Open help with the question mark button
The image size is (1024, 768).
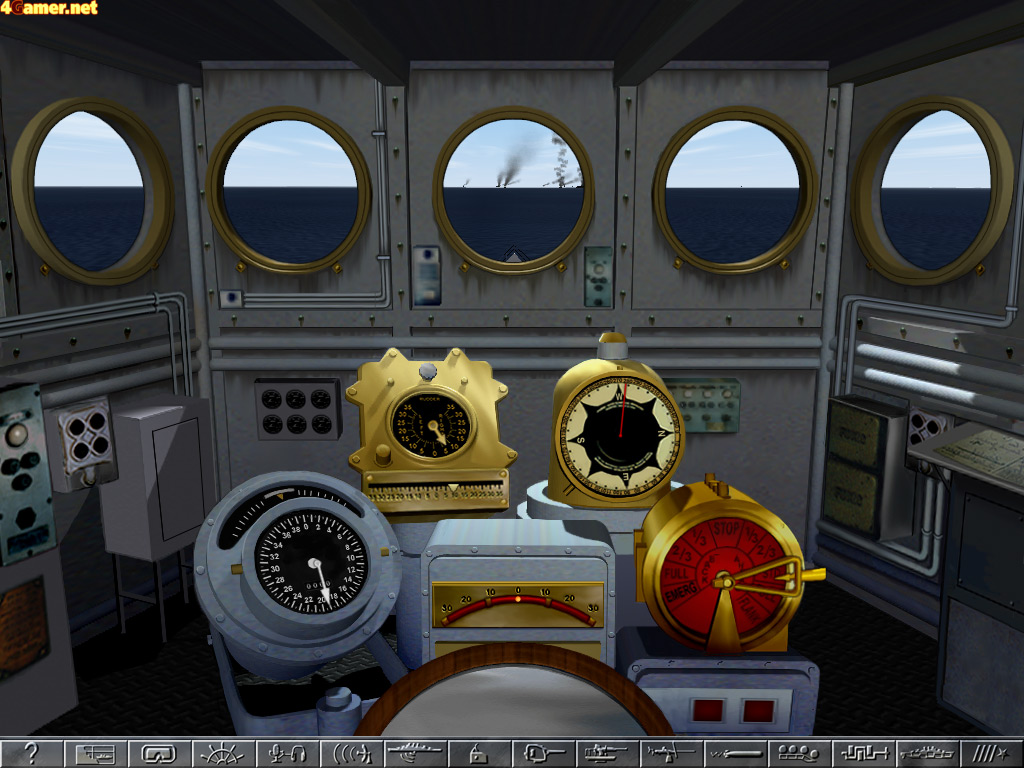(x=32, y=753)
